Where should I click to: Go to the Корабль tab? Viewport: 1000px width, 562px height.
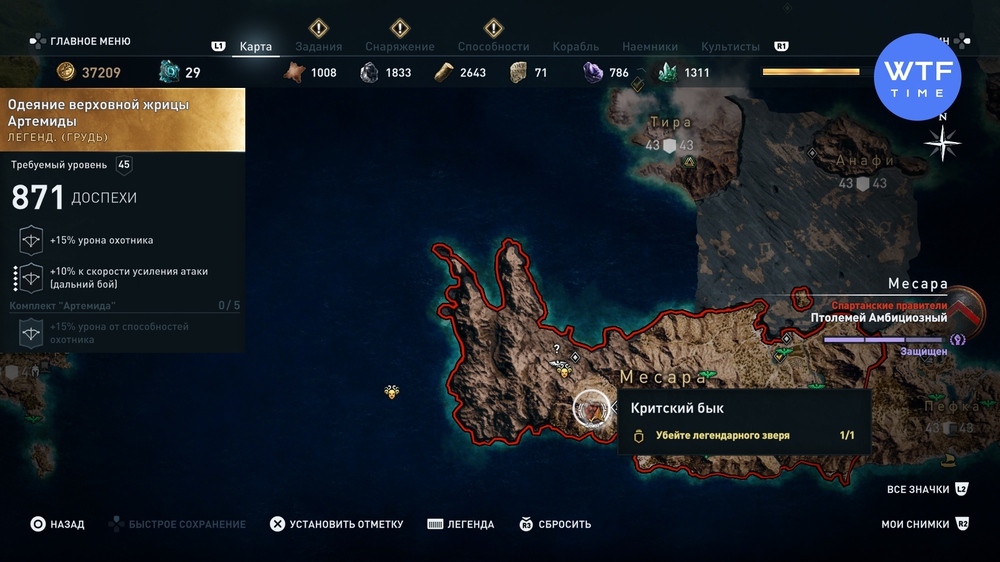click(575, 47)
